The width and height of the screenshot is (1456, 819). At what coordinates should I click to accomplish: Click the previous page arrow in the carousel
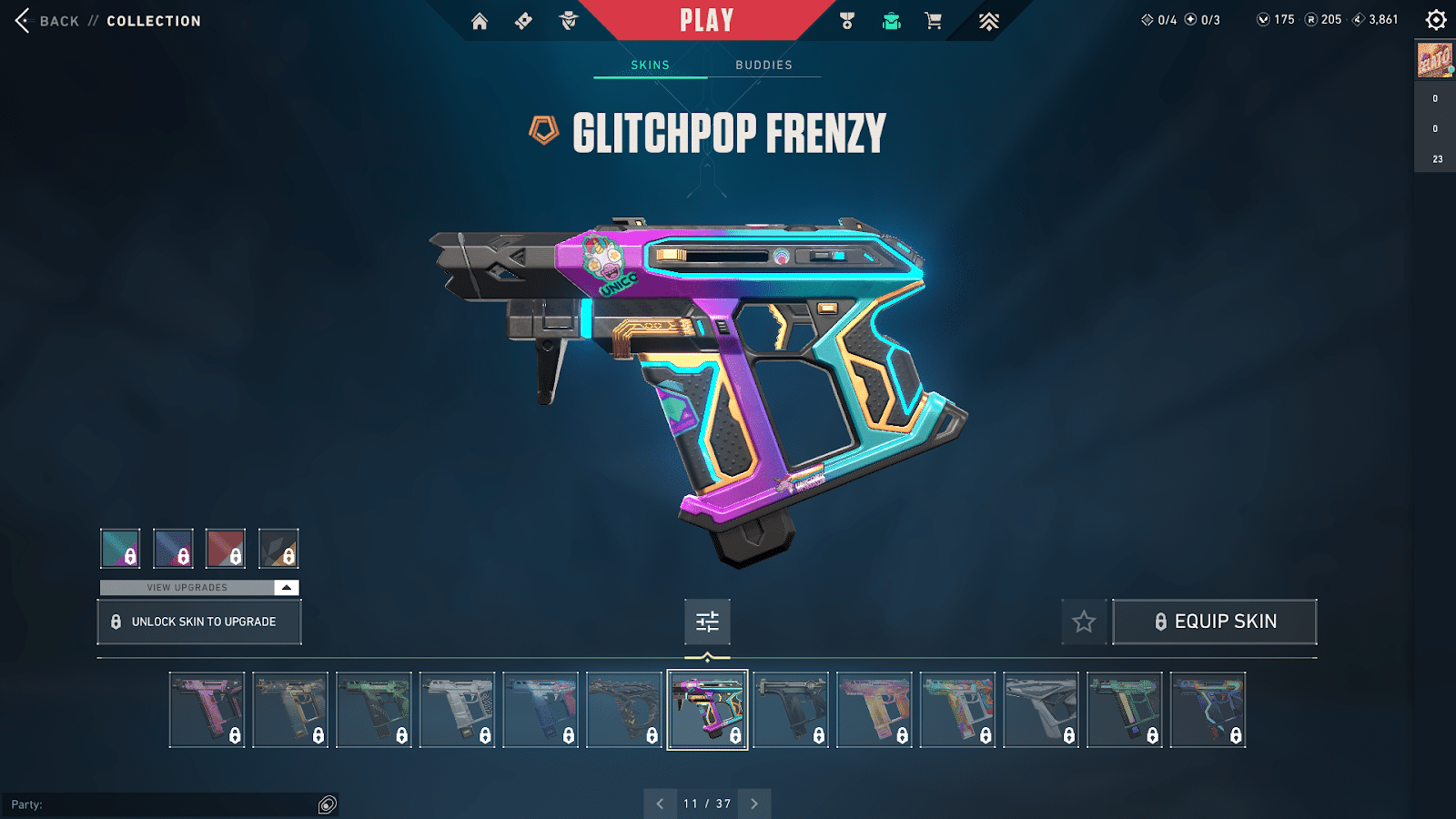tap(661, 804)
